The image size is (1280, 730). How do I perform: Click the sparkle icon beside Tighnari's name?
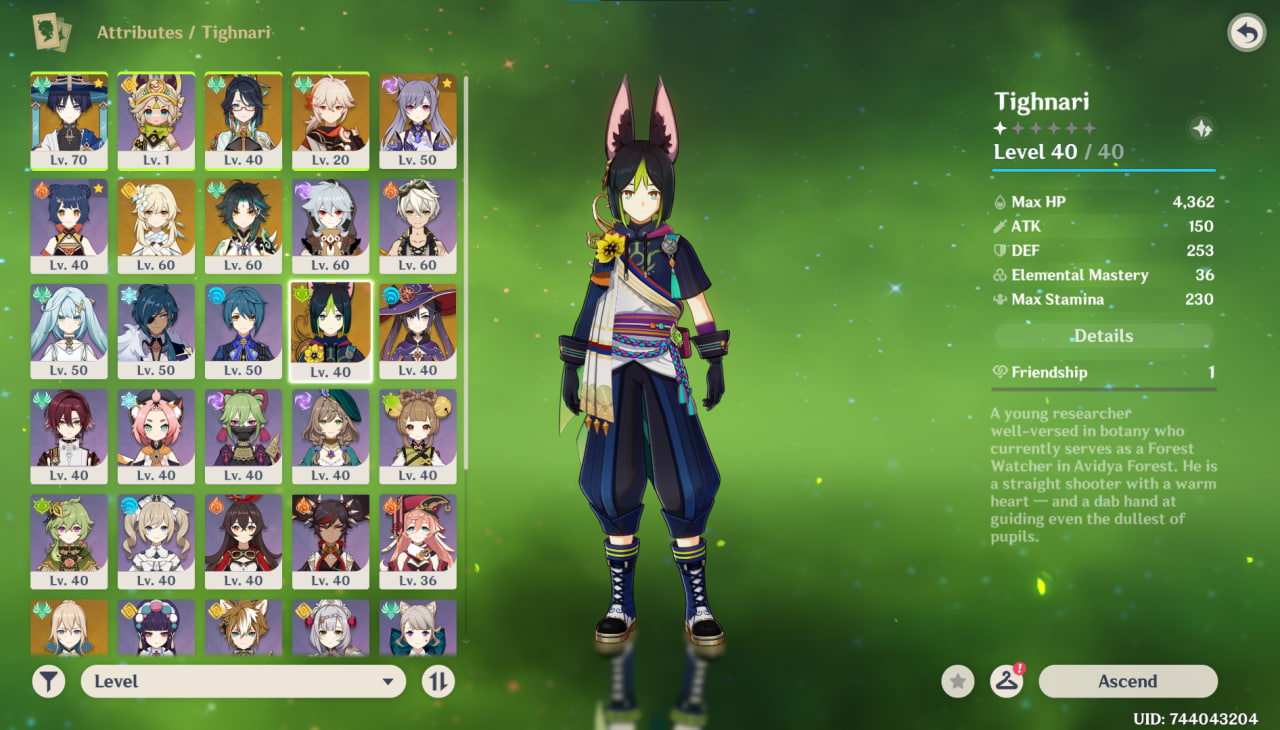point(1202,128)
